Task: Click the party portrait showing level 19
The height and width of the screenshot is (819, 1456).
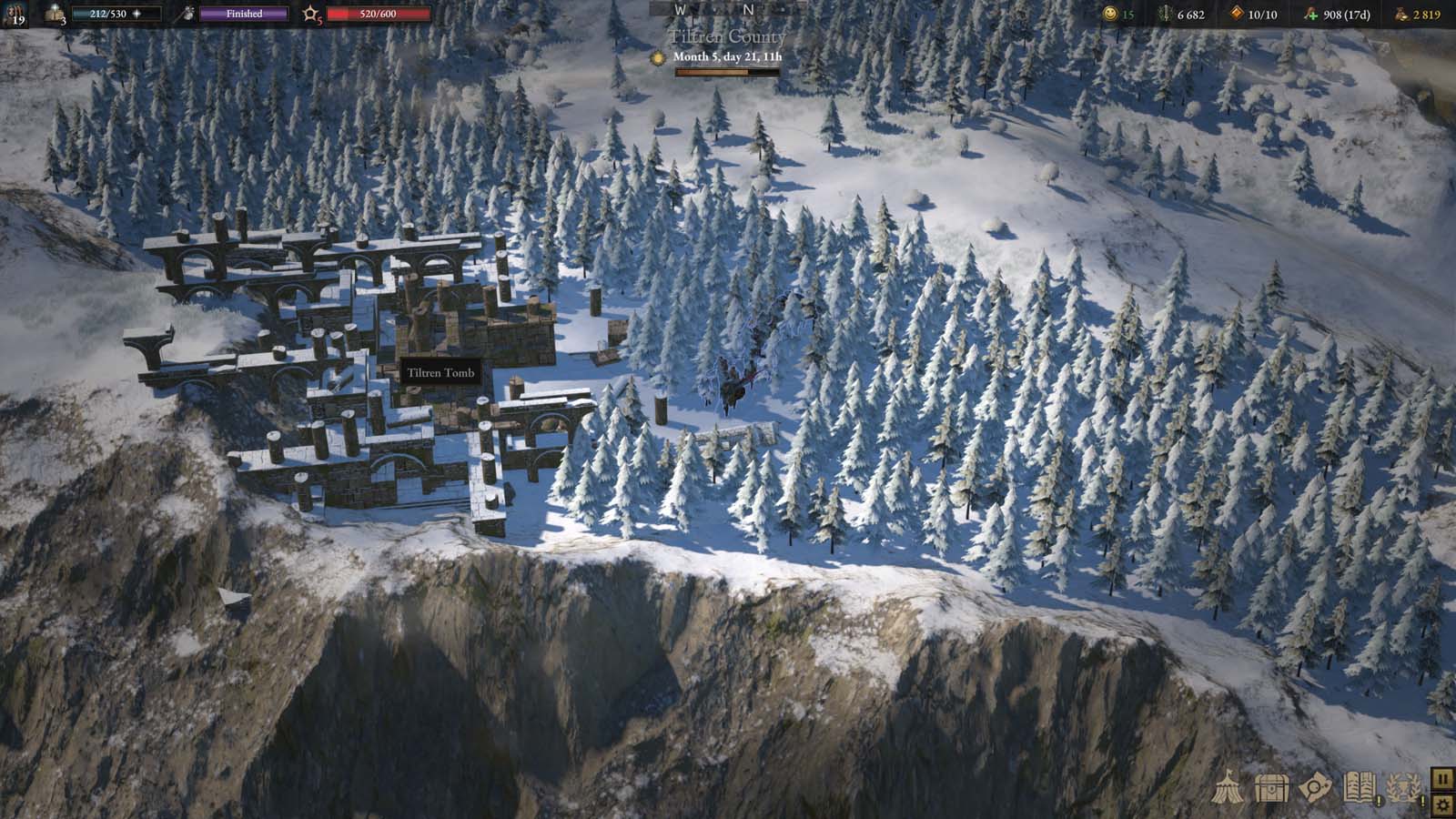Action: coord(16,14)
